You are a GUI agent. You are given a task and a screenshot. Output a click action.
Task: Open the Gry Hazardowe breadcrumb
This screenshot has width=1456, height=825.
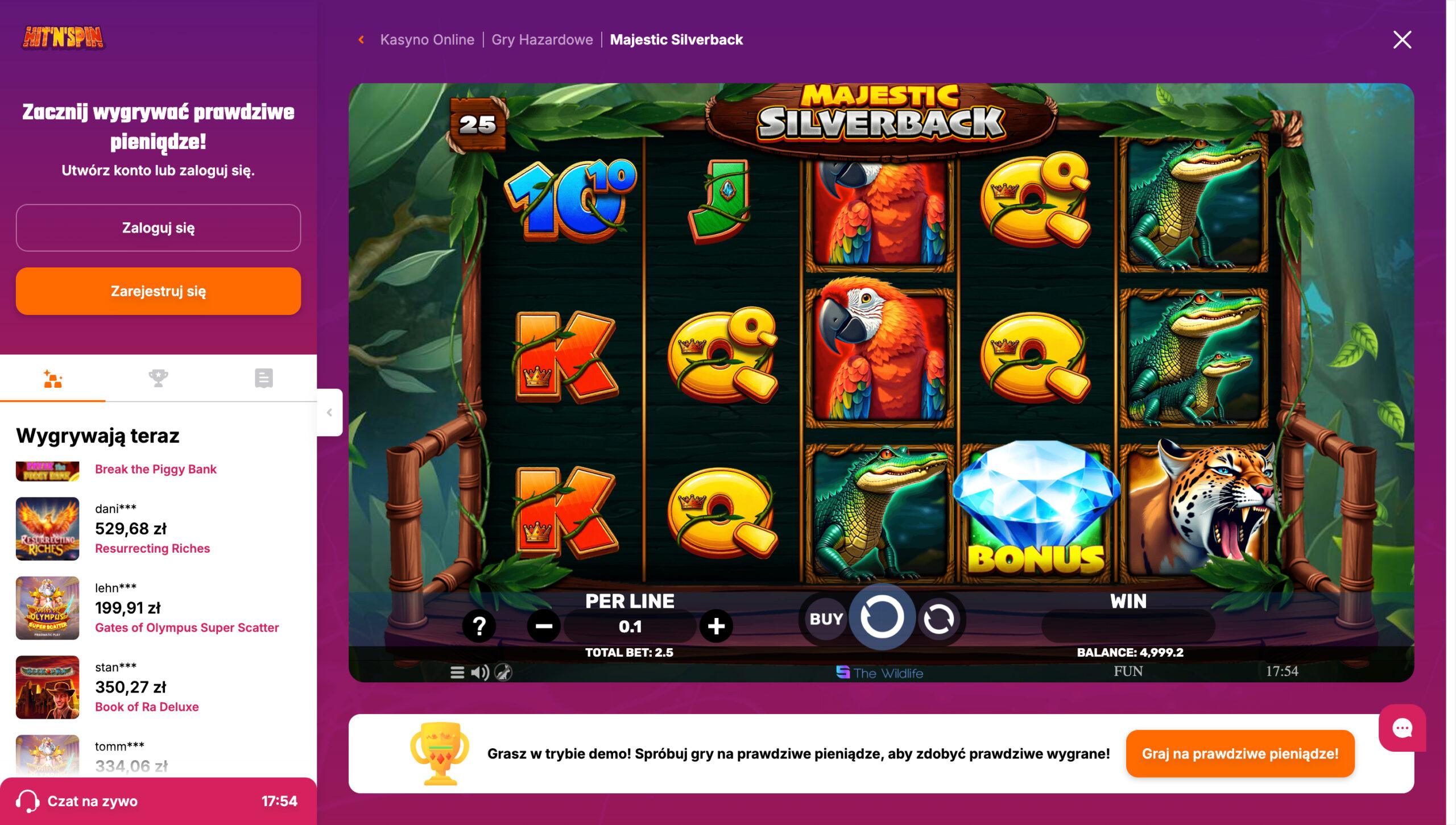tap(541, 39)
